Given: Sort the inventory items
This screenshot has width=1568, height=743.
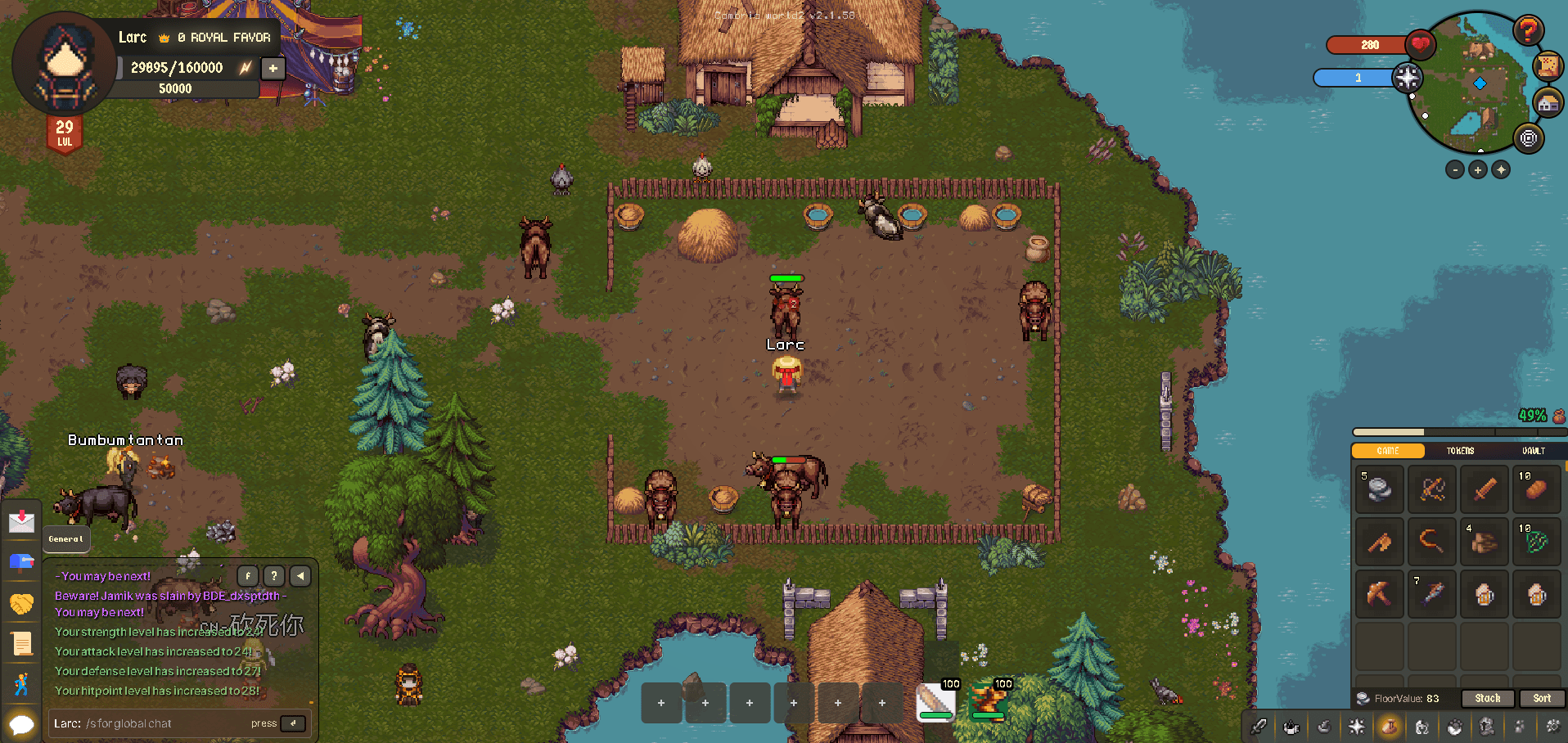Looking at the screenshot, I should (1542, 698).
